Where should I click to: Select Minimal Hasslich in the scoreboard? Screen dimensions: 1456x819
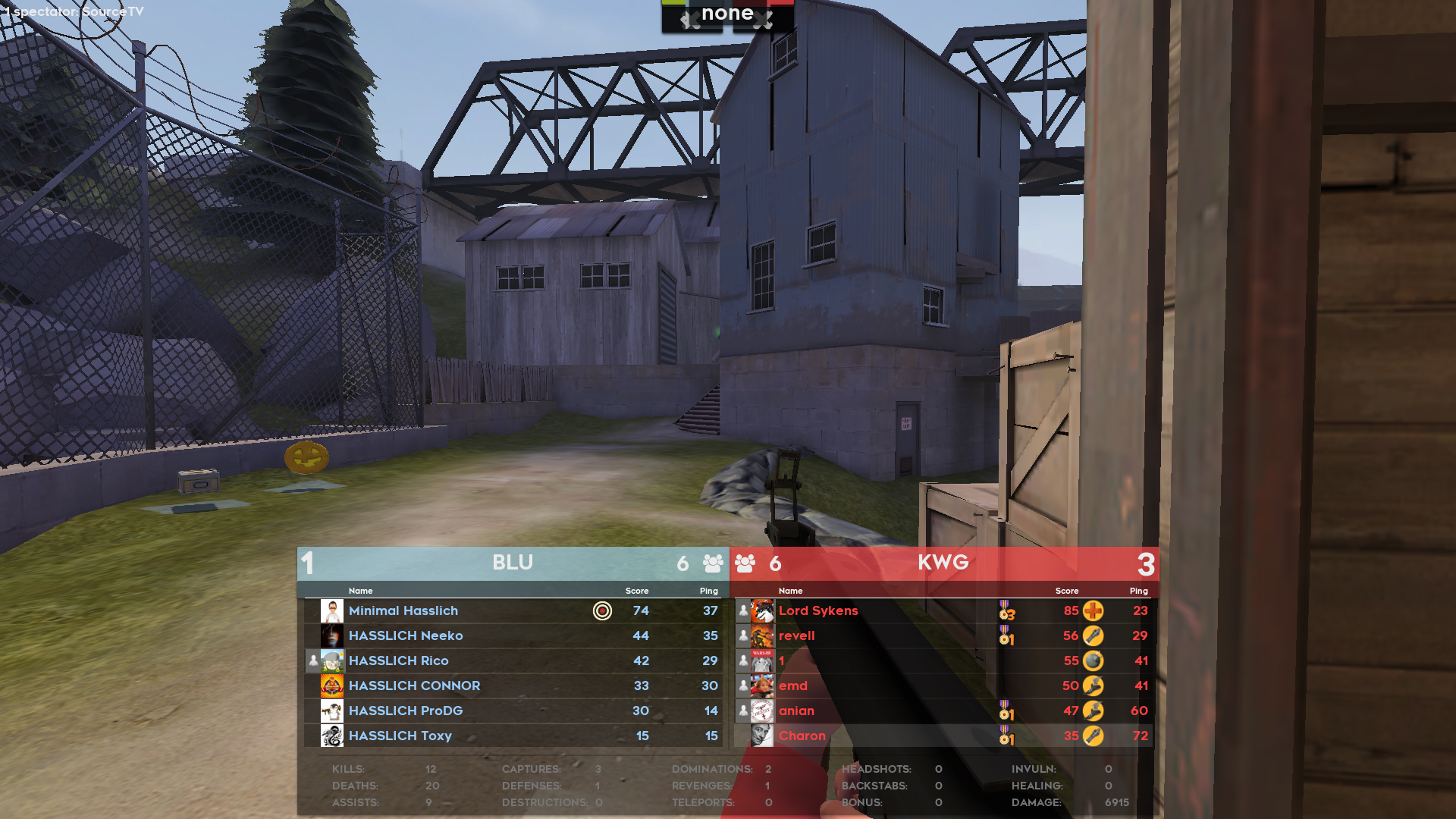[403, 610]
